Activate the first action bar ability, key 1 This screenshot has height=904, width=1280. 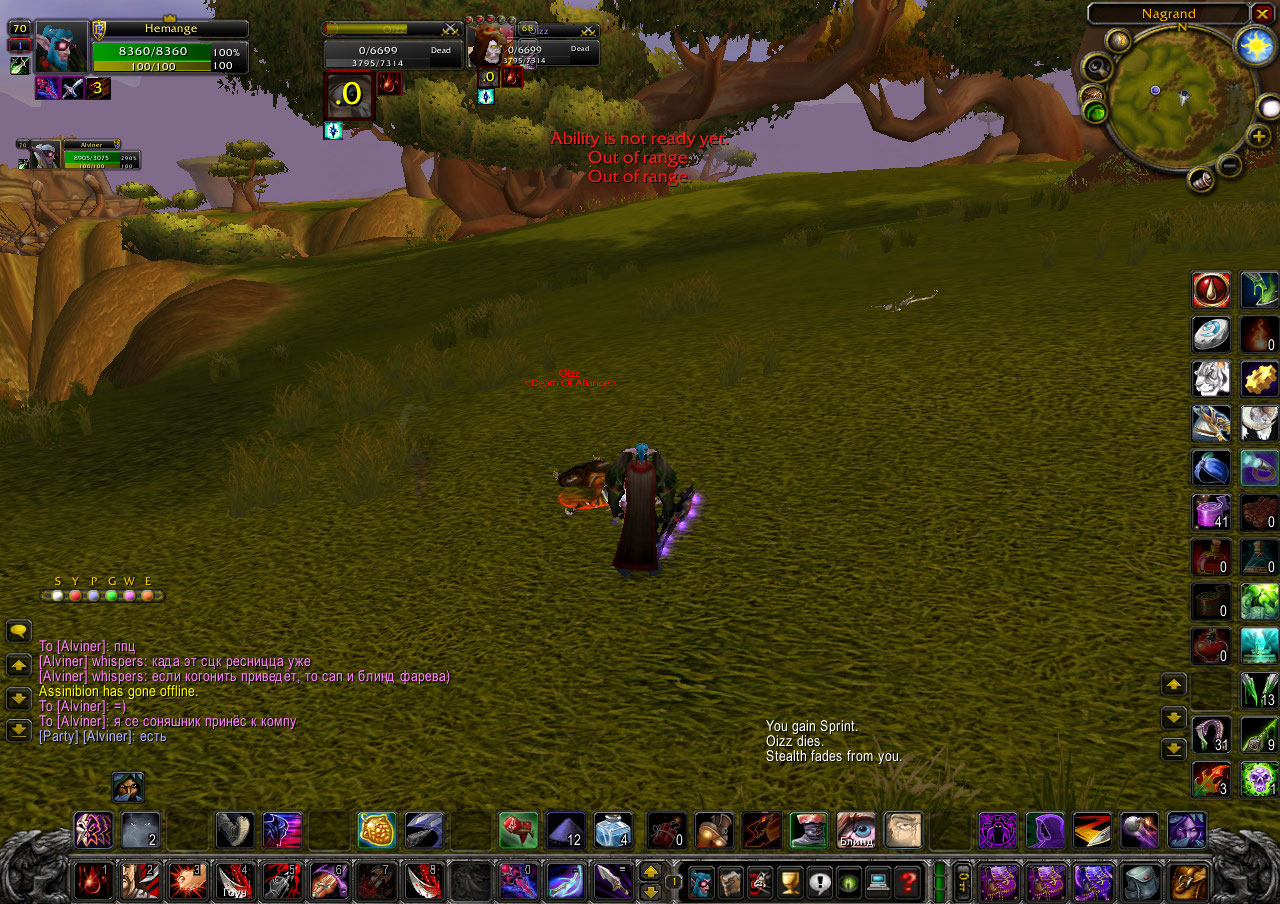[x=94, y=882]
